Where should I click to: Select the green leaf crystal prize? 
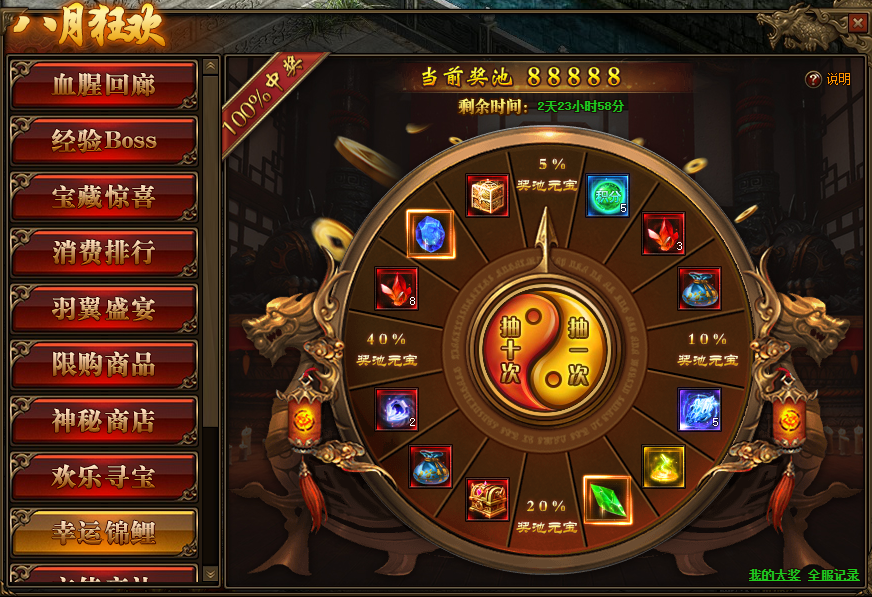point(606,499)
